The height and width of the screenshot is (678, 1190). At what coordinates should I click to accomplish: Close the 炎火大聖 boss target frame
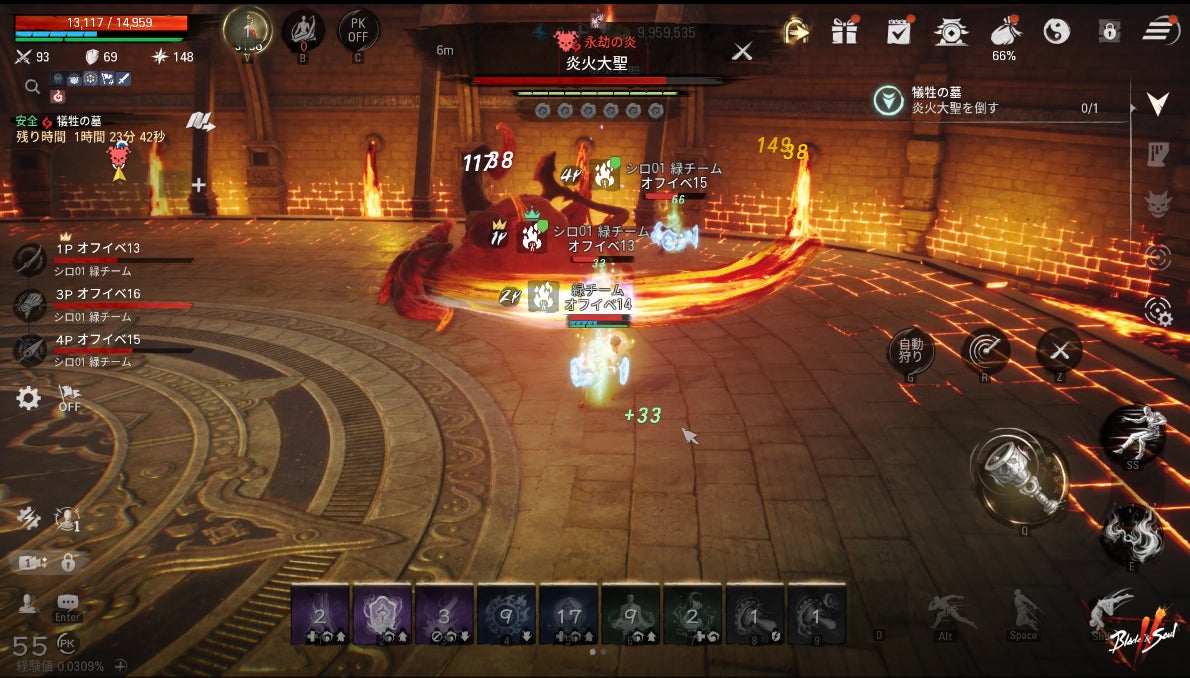point(742,51)
